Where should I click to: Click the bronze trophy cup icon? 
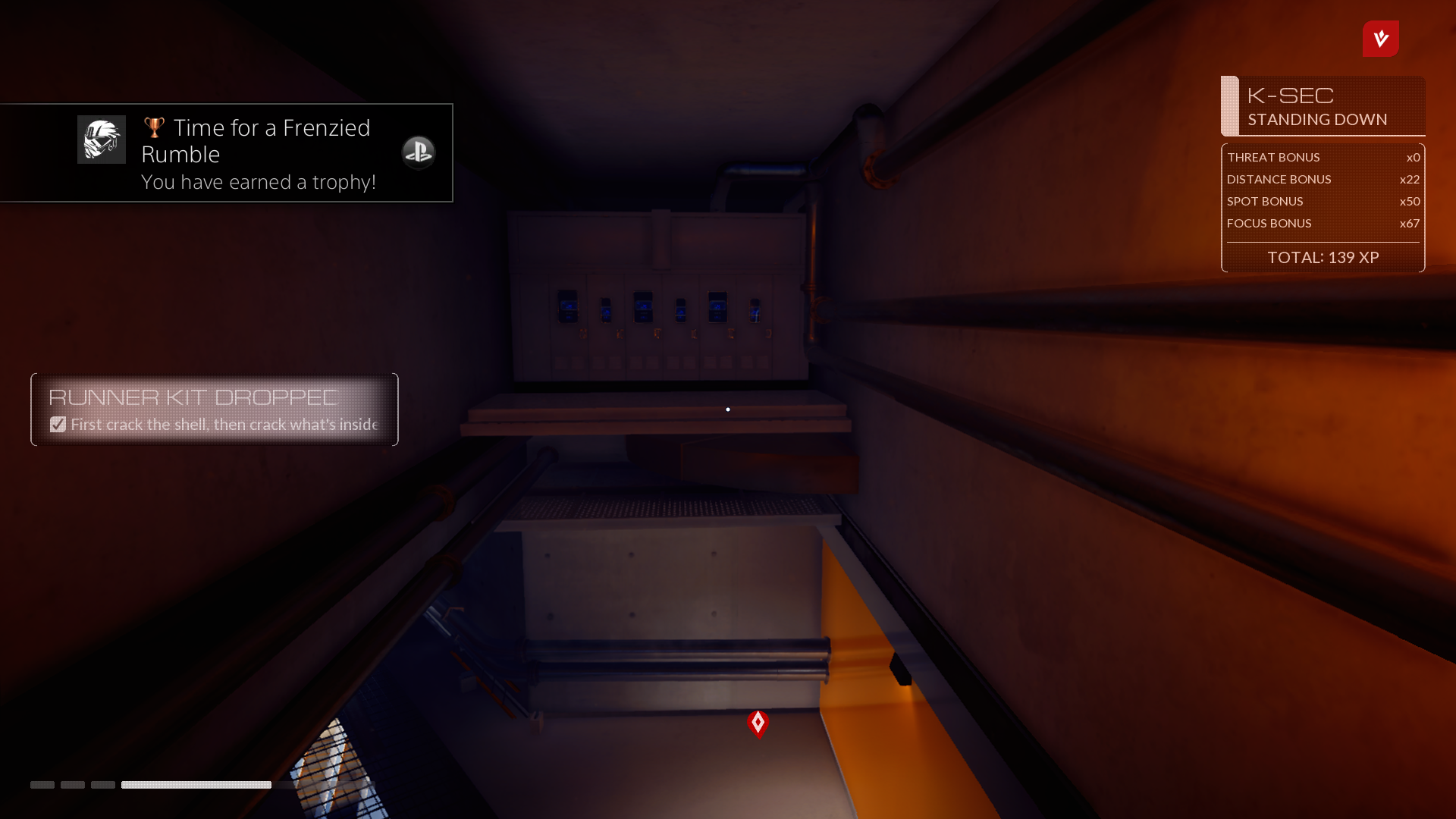(x=154, y=127)
